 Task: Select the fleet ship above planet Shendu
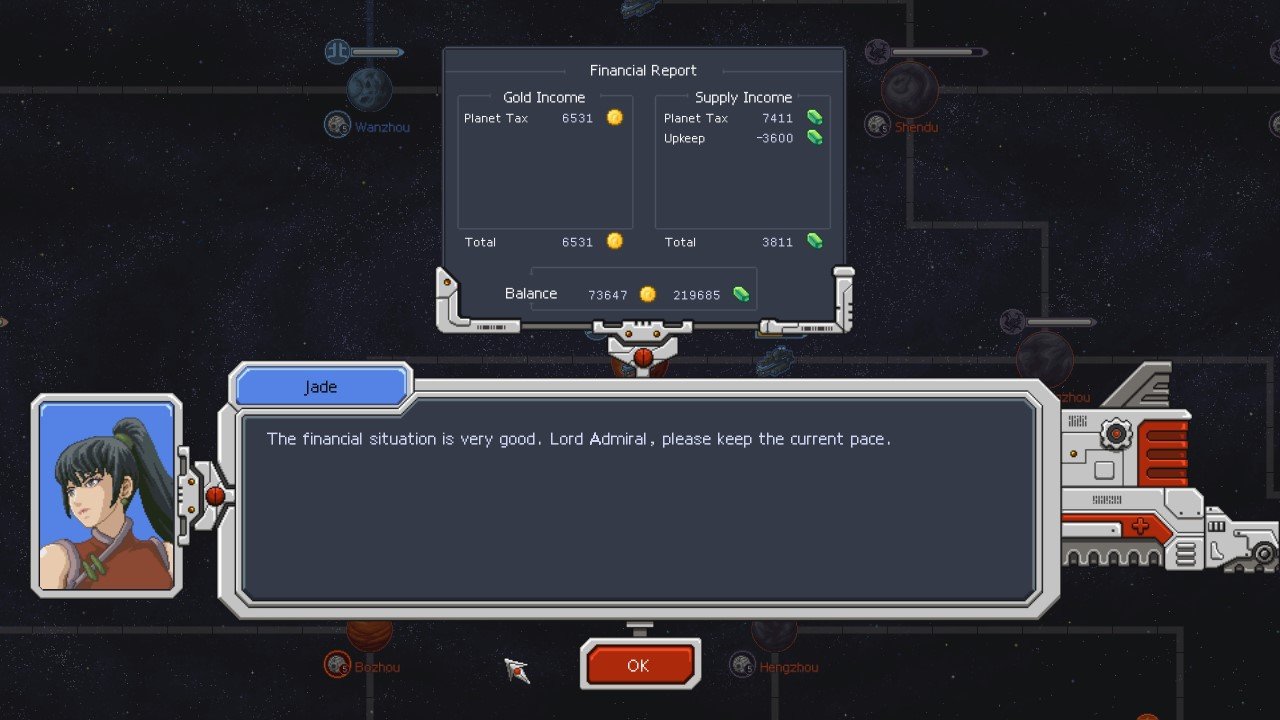(877, 50)
